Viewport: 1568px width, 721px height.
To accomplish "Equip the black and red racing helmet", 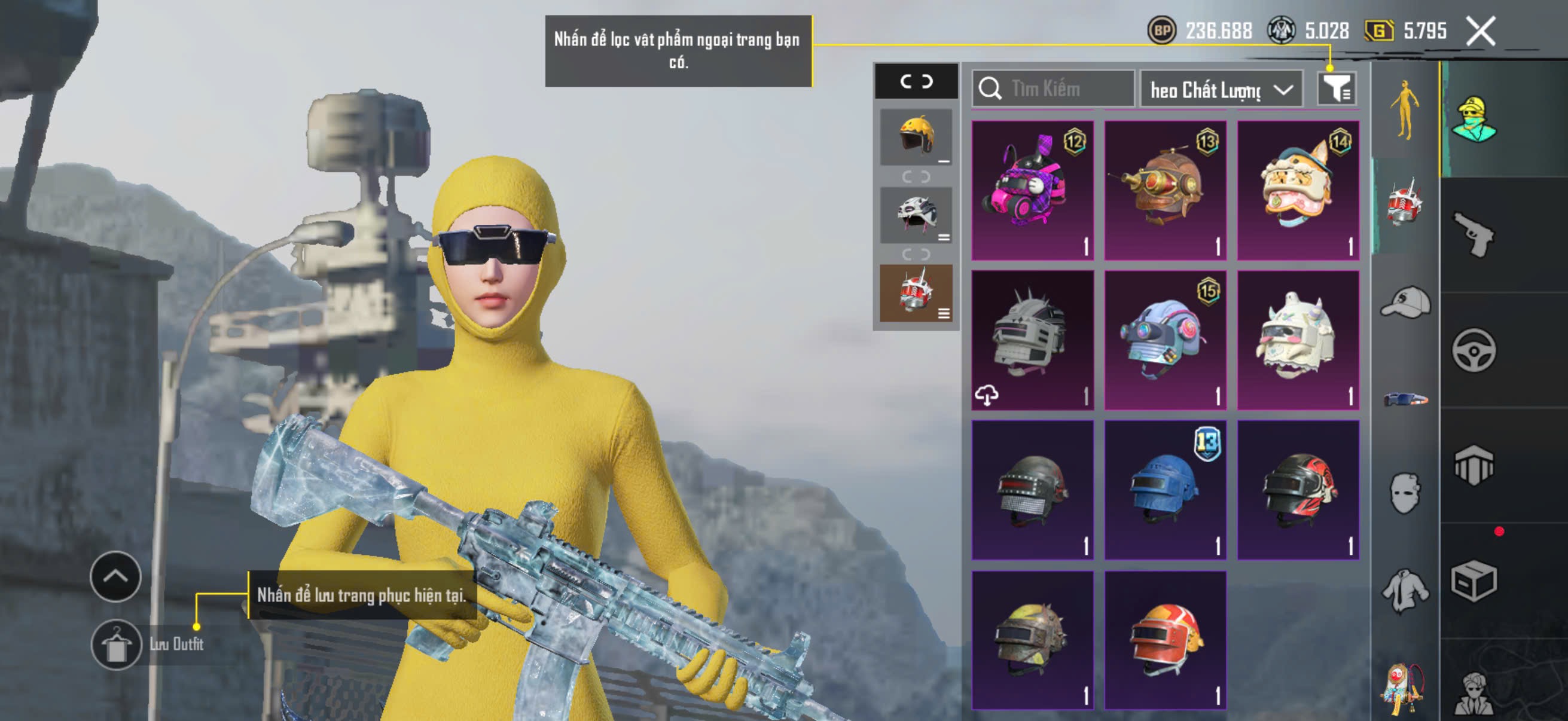I will pyautogui.click(x=1298, y=490).
